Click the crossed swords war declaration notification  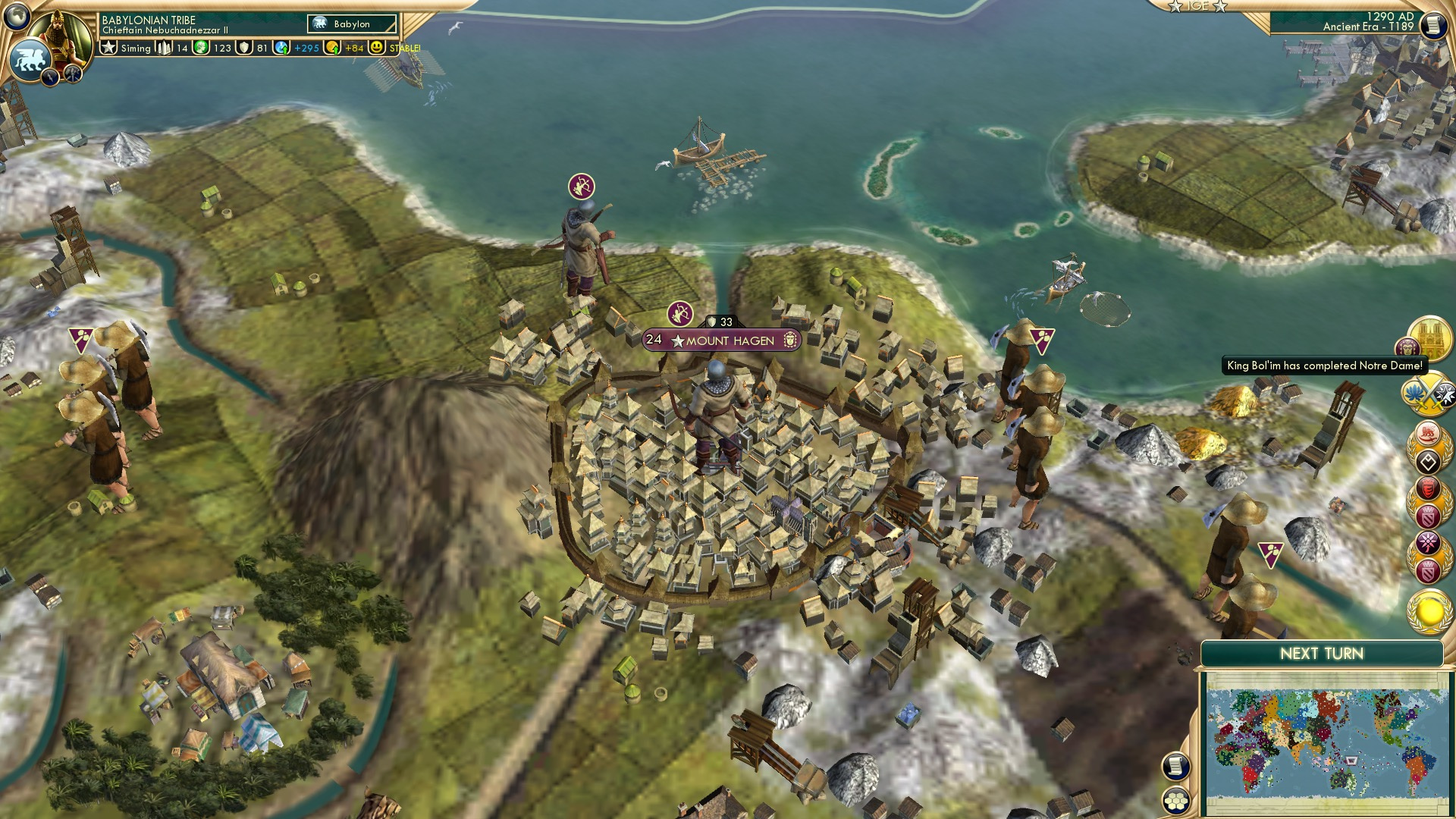coord(1429,392)
